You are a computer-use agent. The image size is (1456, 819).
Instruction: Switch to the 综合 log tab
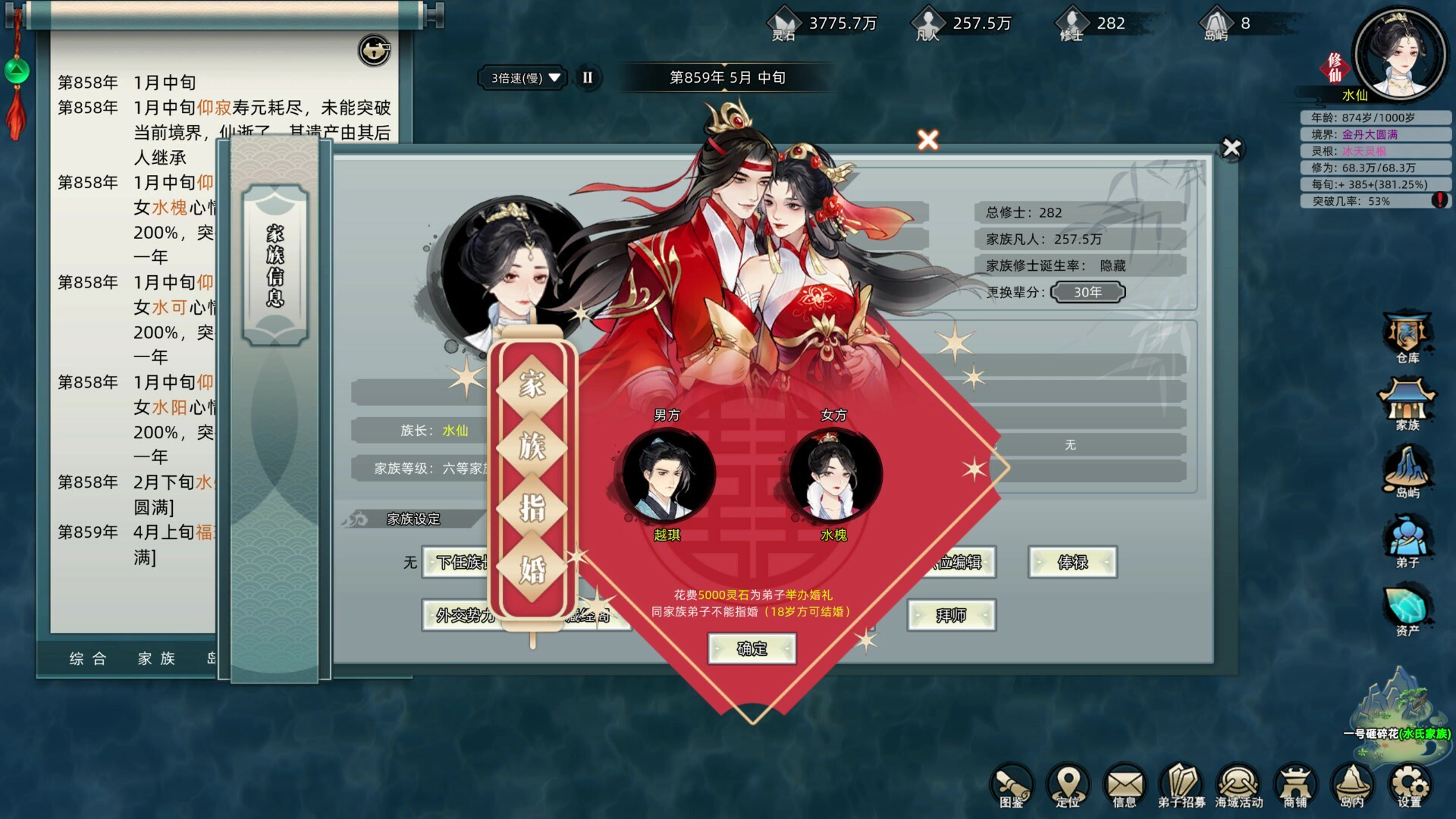[86, 658]
